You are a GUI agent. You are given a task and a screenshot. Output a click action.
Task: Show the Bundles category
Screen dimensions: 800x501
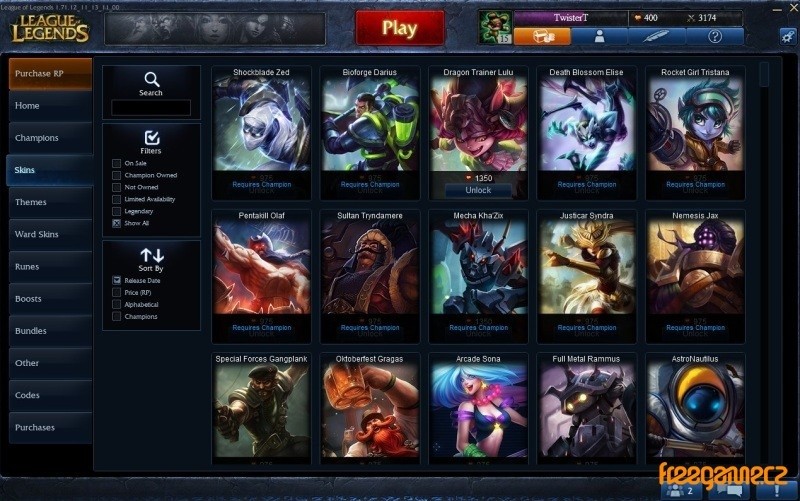point(50,331)
